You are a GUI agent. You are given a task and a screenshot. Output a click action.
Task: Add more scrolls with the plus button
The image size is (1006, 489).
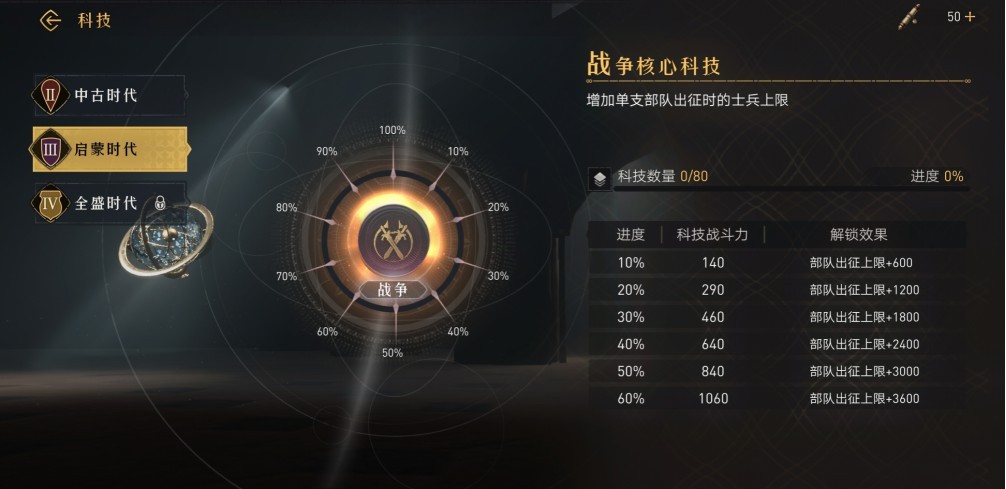click(x=969, y=17)
